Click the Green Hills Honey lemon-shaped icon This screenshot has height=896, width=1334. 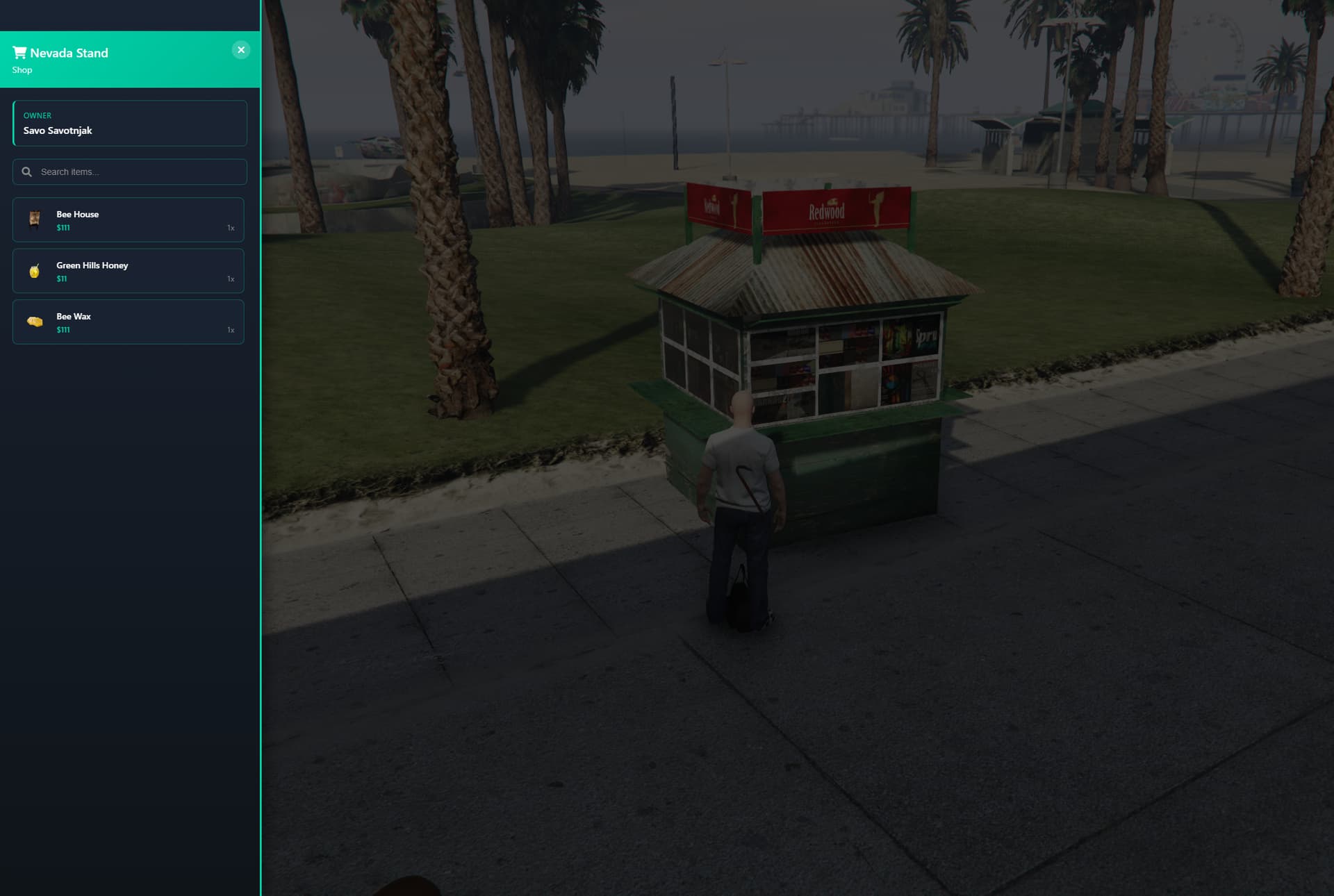click(x=34, y=271)
